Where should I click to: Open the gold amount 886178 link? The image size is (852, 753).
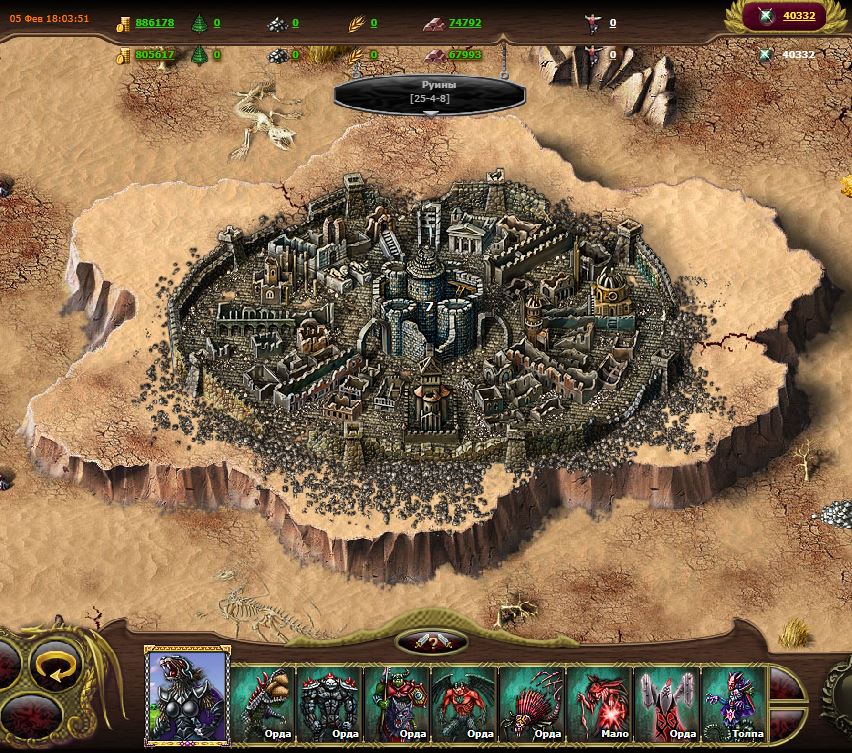(x=155, y=22)
